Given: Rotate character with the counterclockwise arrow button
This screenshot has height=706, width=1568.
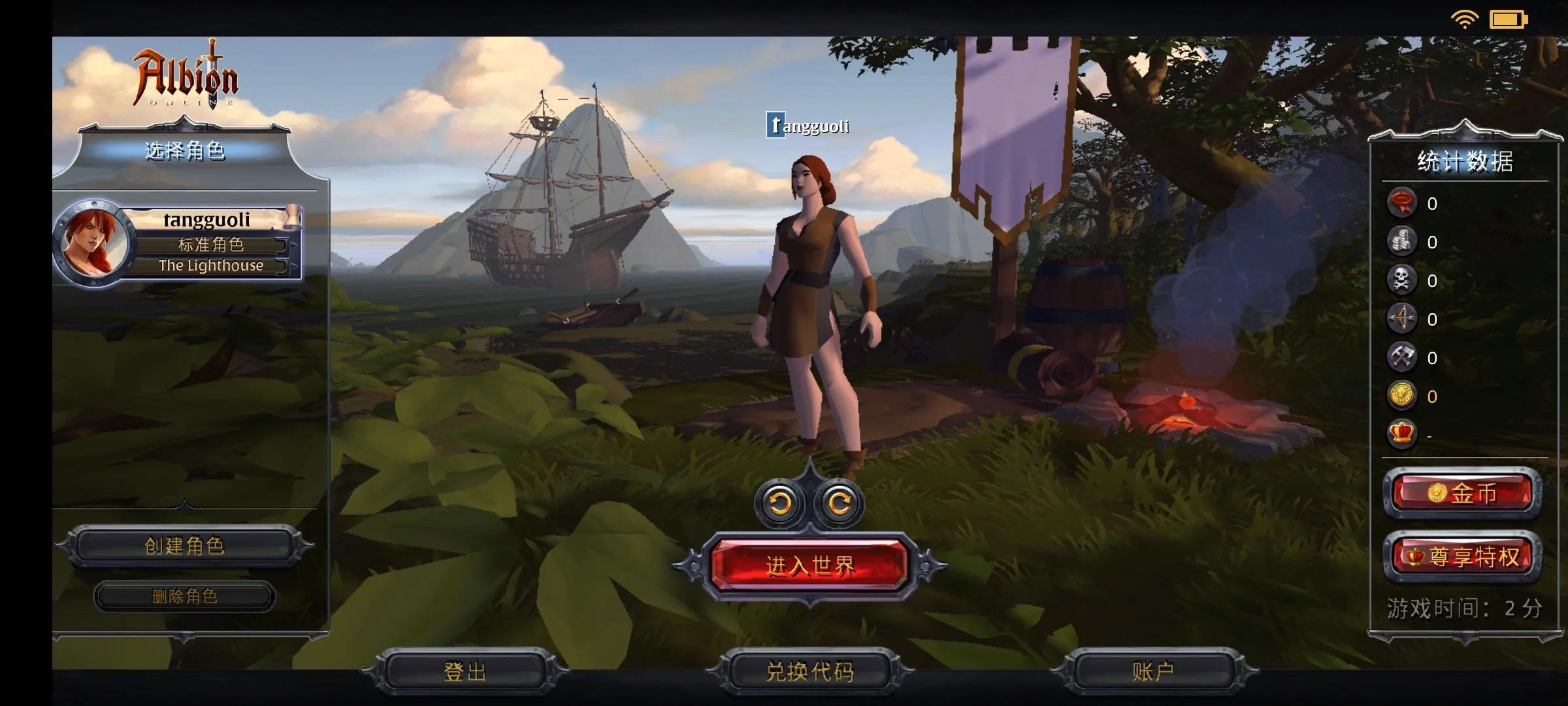Looking at the screenshot, I should [780, 503].
